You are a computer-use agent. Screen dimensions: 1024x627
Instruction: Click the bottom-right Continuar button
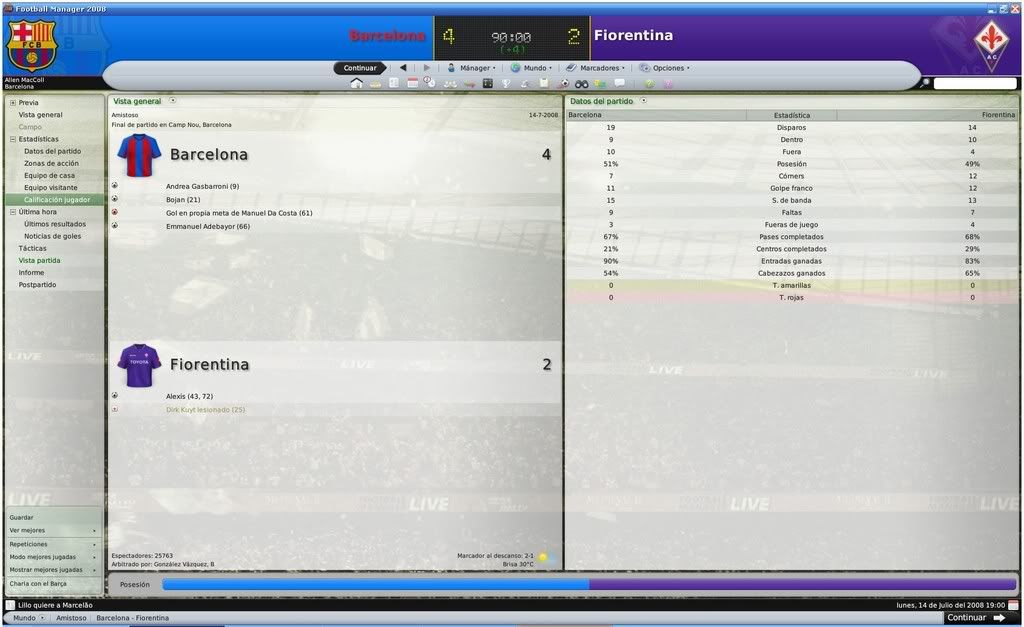click(967, 618)
